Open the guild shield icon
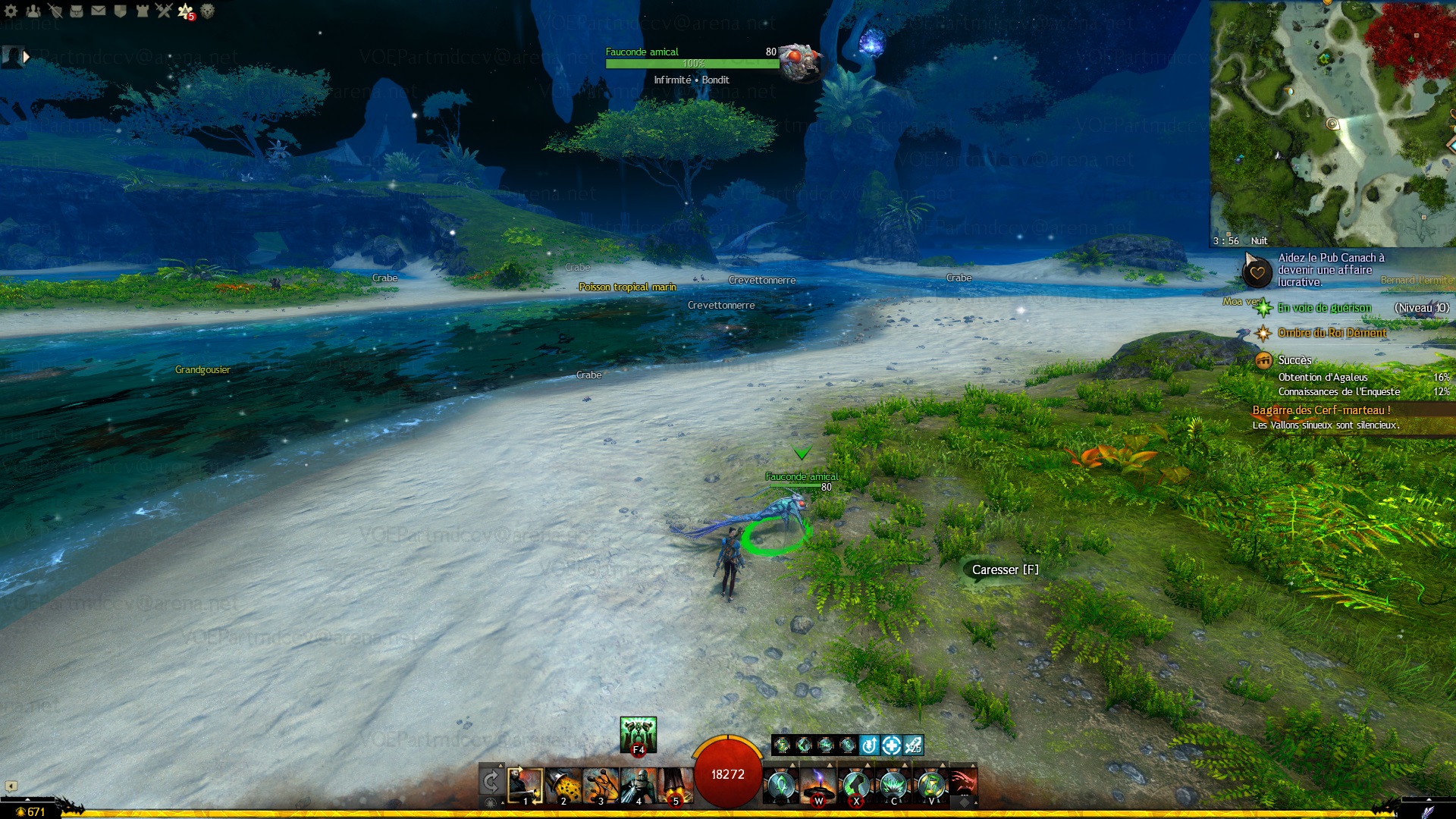 [x=120, y=11]
